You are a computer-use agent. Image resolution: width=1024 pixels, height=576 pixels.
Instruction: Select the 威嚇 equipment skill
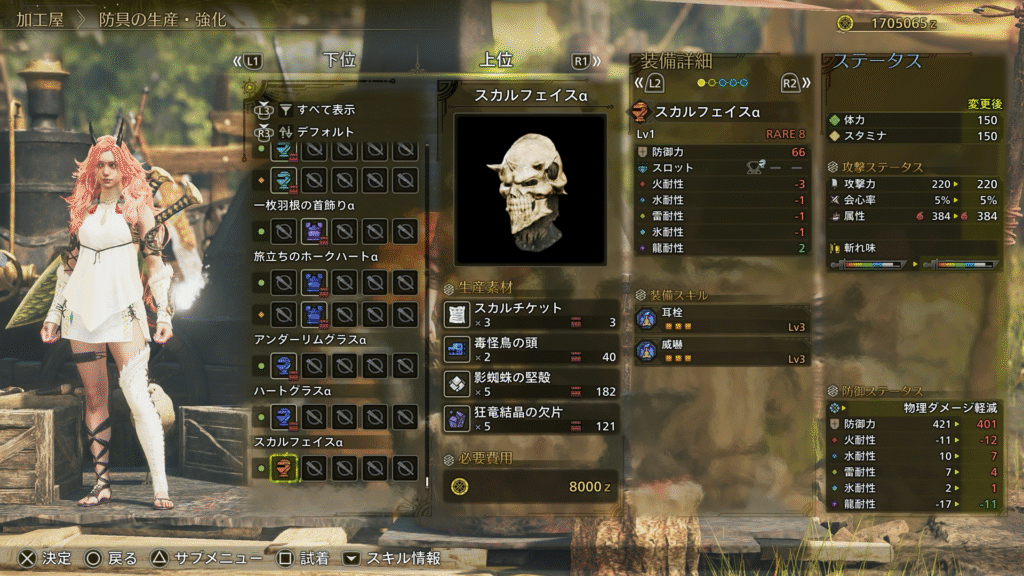click(x=721, y=351)
